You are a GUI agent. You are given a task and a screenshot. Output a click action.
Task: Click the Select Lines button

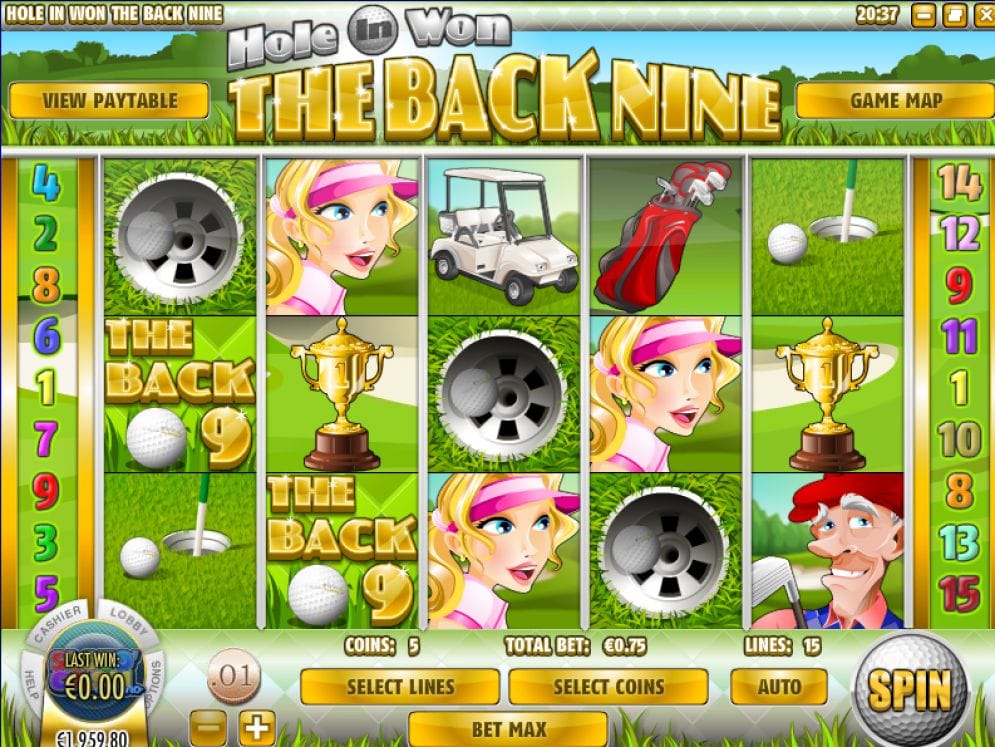click(400, 687)
